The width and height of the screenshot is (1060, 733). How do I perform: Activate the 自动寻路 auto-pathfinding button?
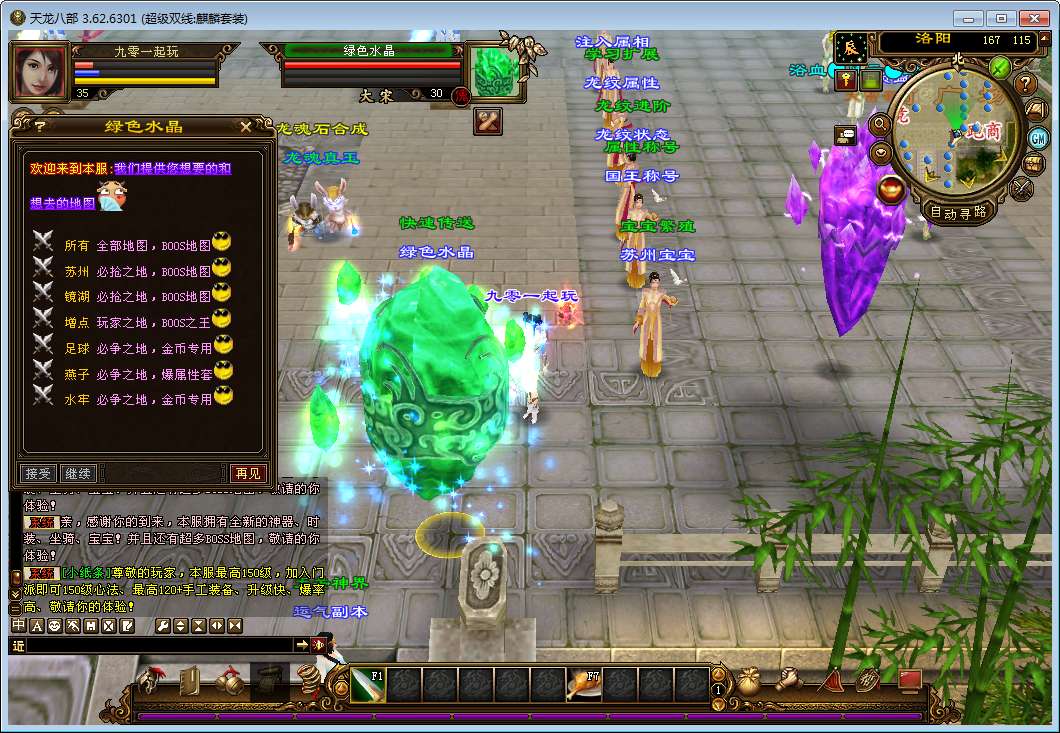point(958,212)
